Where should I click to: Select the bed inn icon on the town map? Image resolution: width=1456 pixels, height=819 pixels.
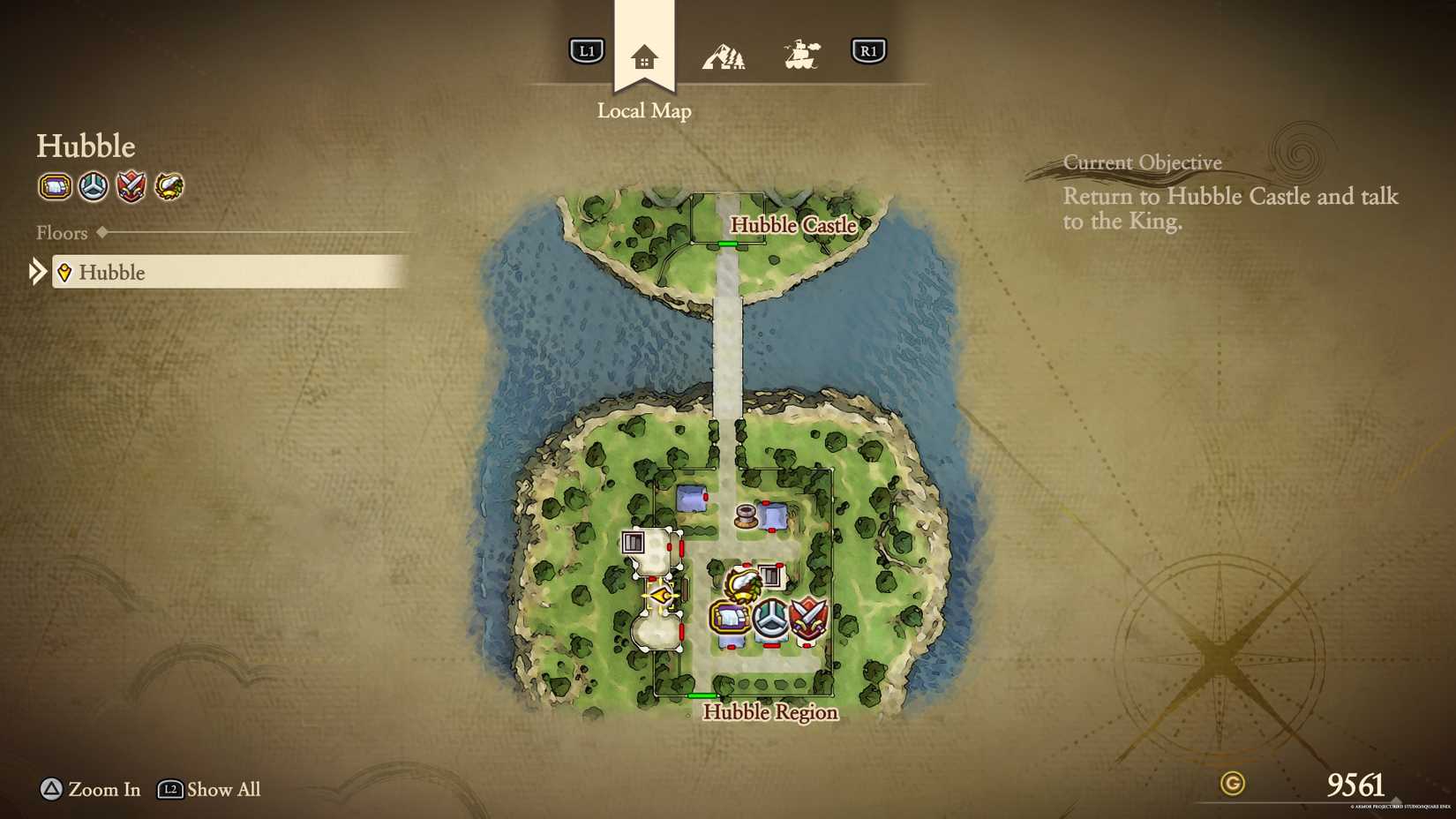pos(731,617)
